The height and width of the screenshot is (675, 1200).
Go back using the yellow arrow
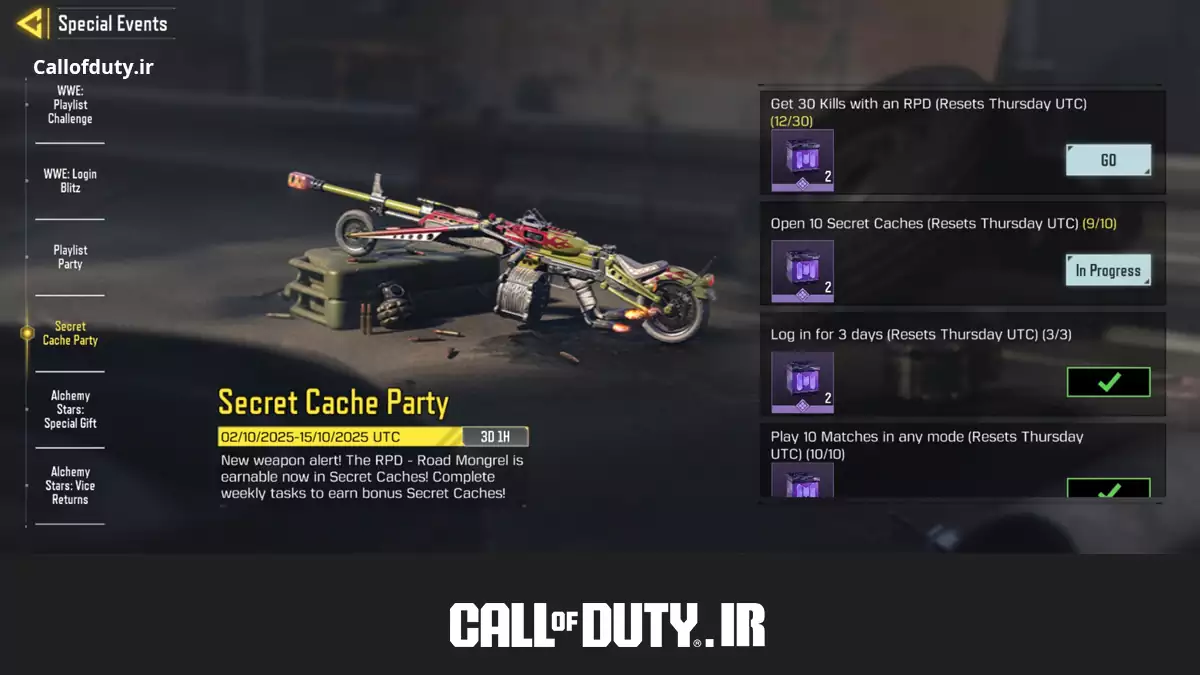(x=31, y=23)
